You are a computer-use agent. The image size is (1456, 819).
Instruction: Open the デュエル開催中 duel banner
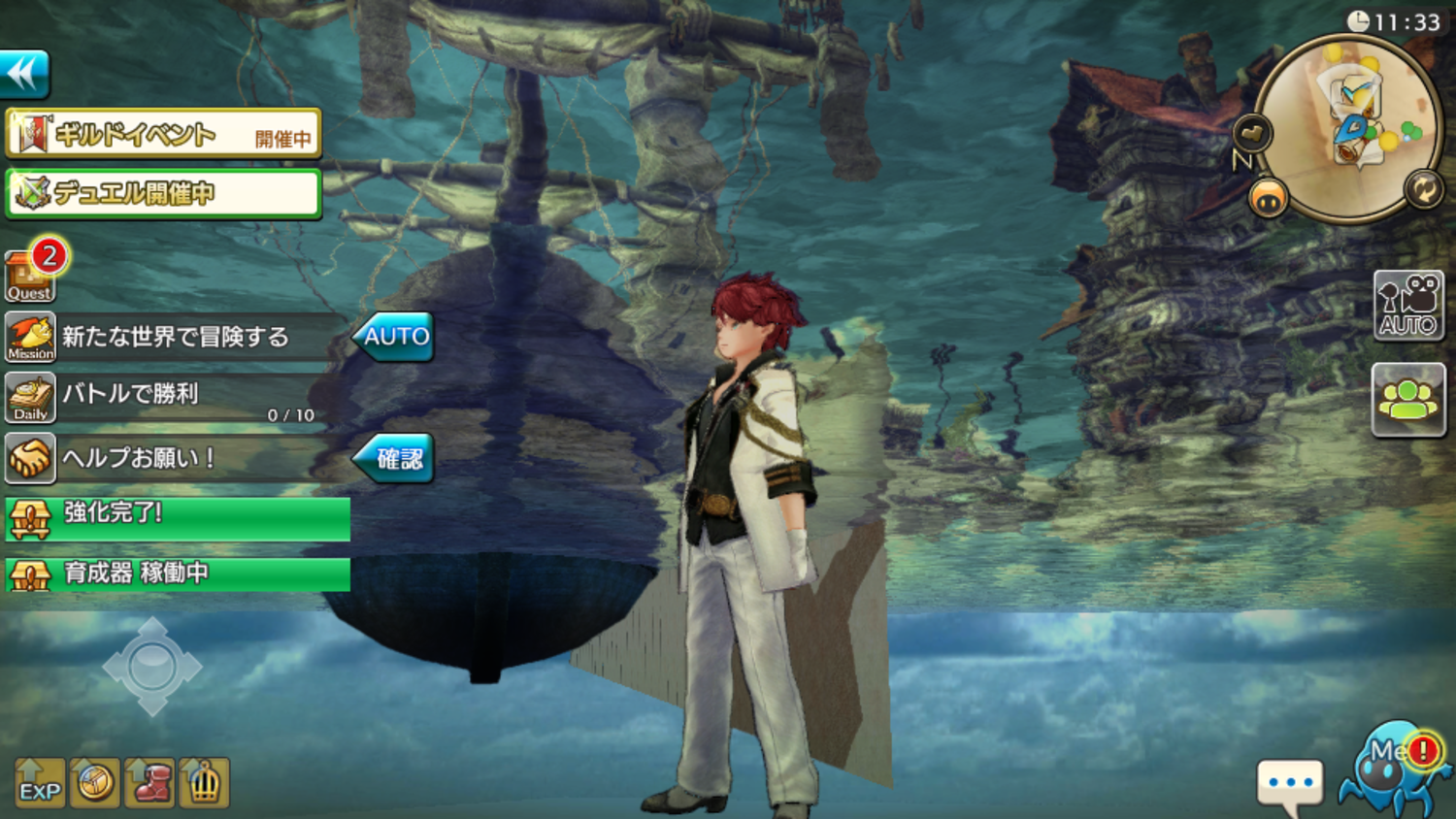coord(163,193)
